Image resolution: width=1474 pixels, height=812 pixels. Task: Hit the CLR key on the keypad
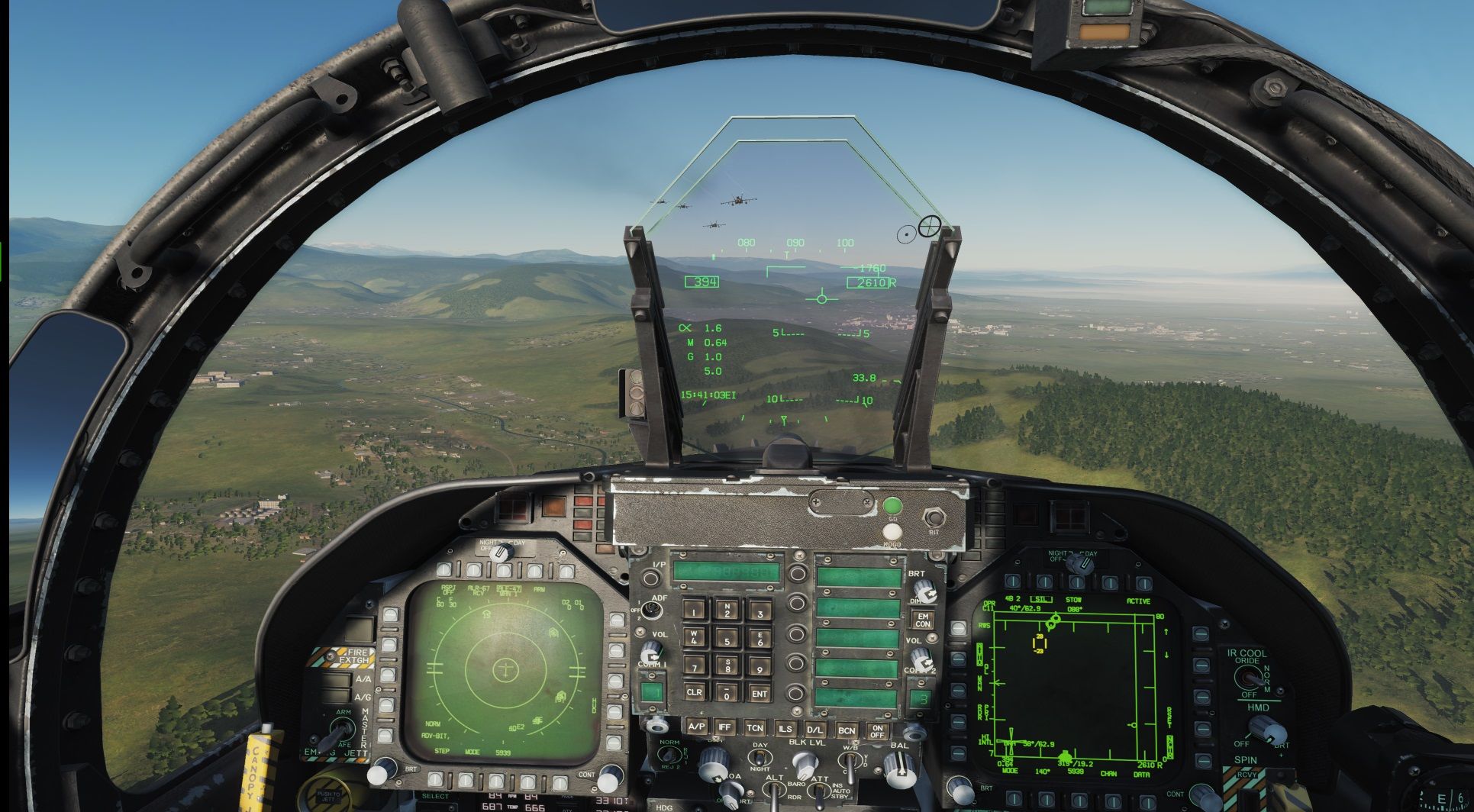(694, 692)
